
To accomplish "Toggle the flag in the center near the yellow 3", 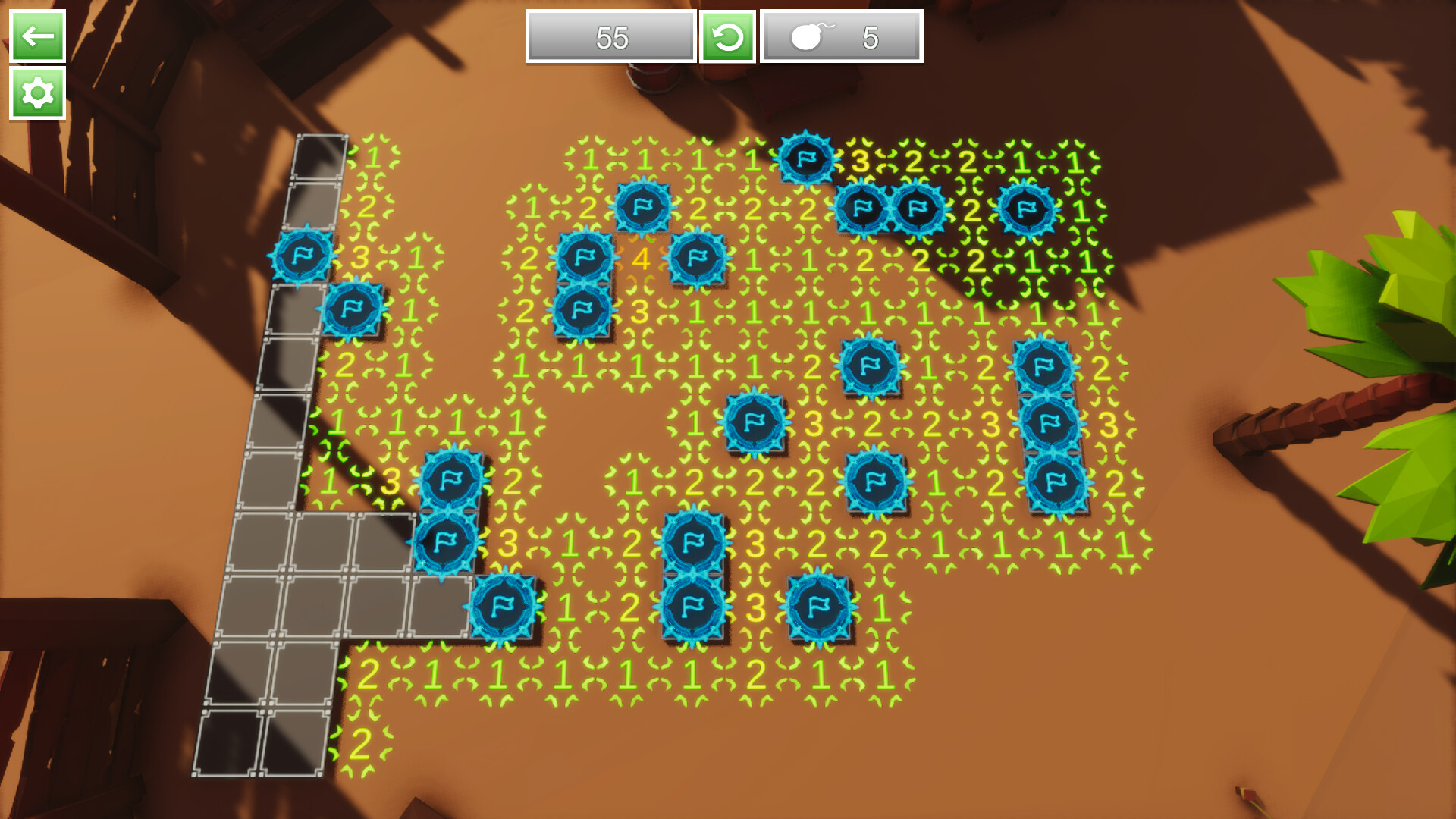I will coord(755,421).
